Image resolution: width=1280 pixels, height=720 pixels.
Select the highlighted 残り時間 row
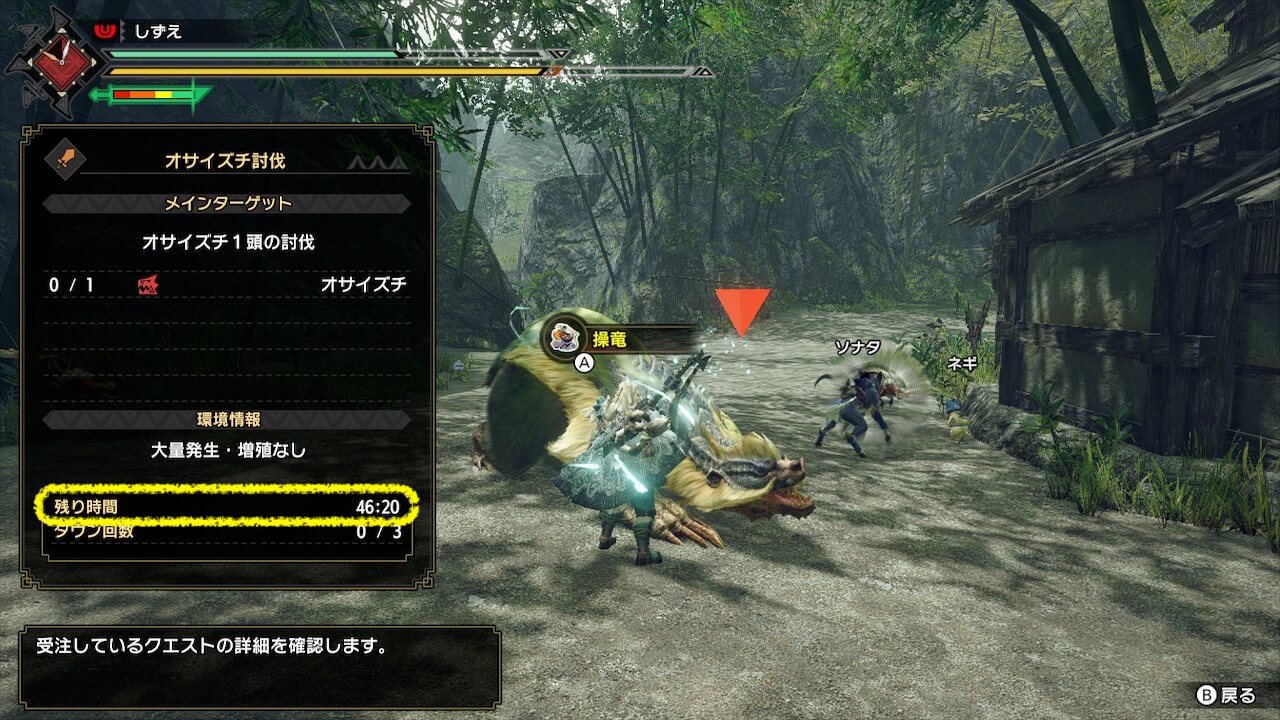coord(227,507)
